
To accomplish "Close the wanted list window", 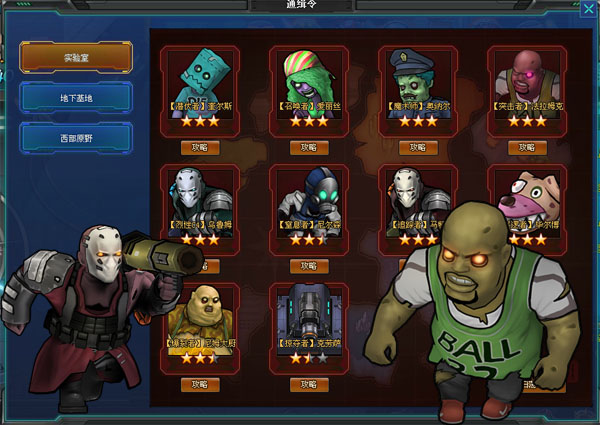I will pos(587,8).
